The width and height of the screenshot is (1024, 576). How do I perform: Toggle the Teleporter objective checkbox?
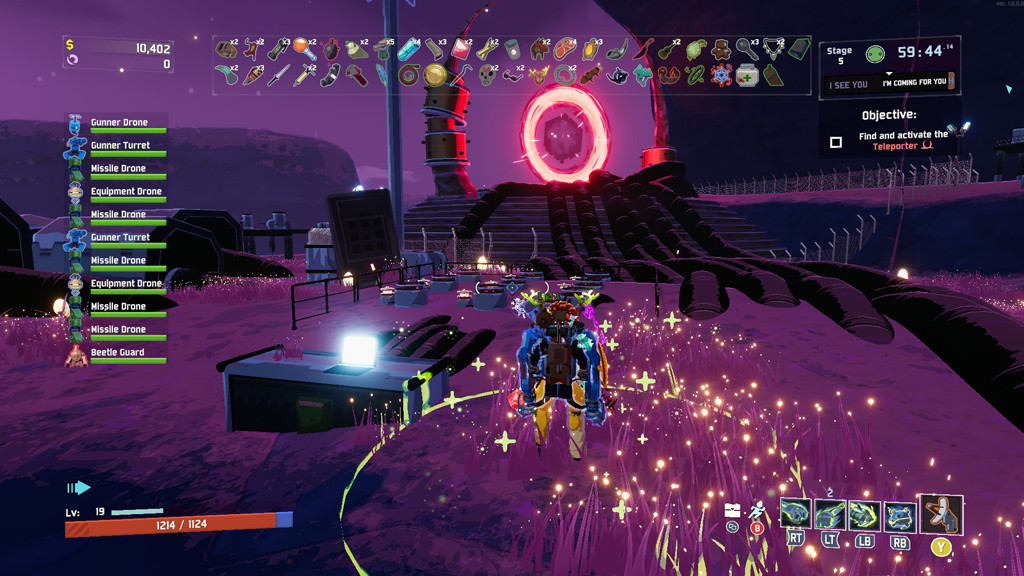click(x=836, y=142)
